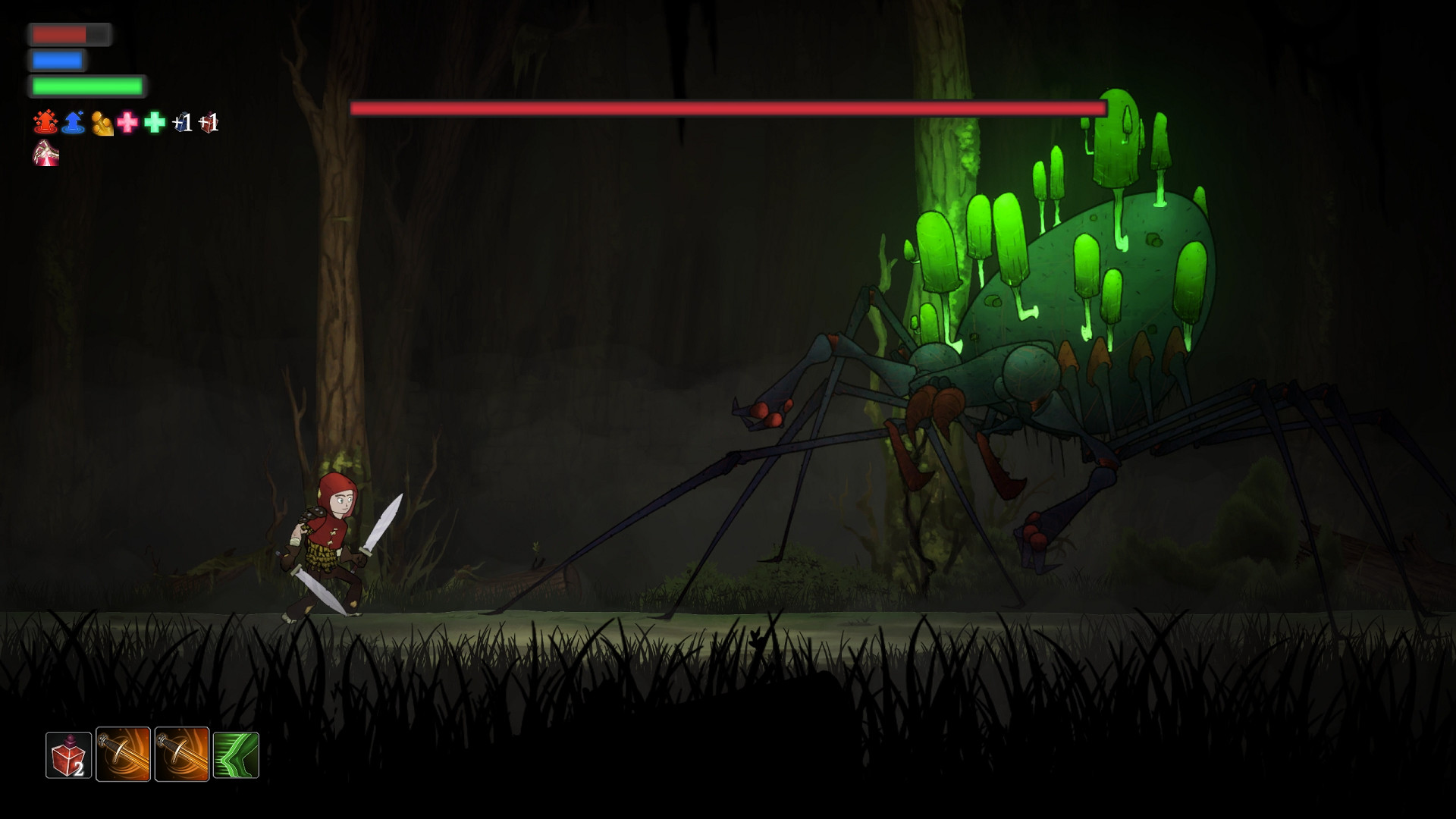Activate the first sword slash ability
The width and height of the screenshot is (1456, 819).
(x=124, y=755)
